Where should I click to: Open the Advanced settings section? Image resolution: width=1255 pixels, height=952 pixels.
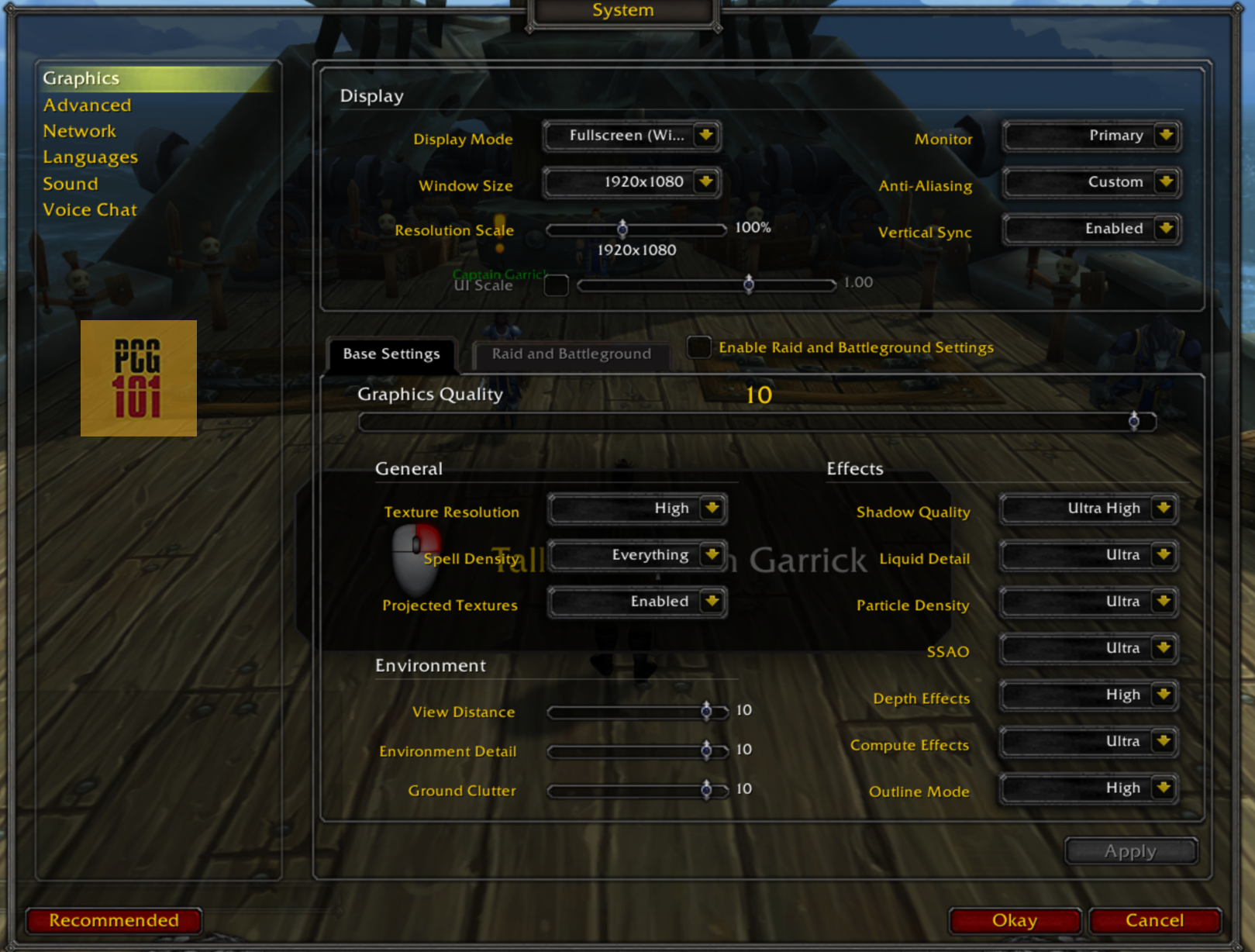[x=87, y=105]
